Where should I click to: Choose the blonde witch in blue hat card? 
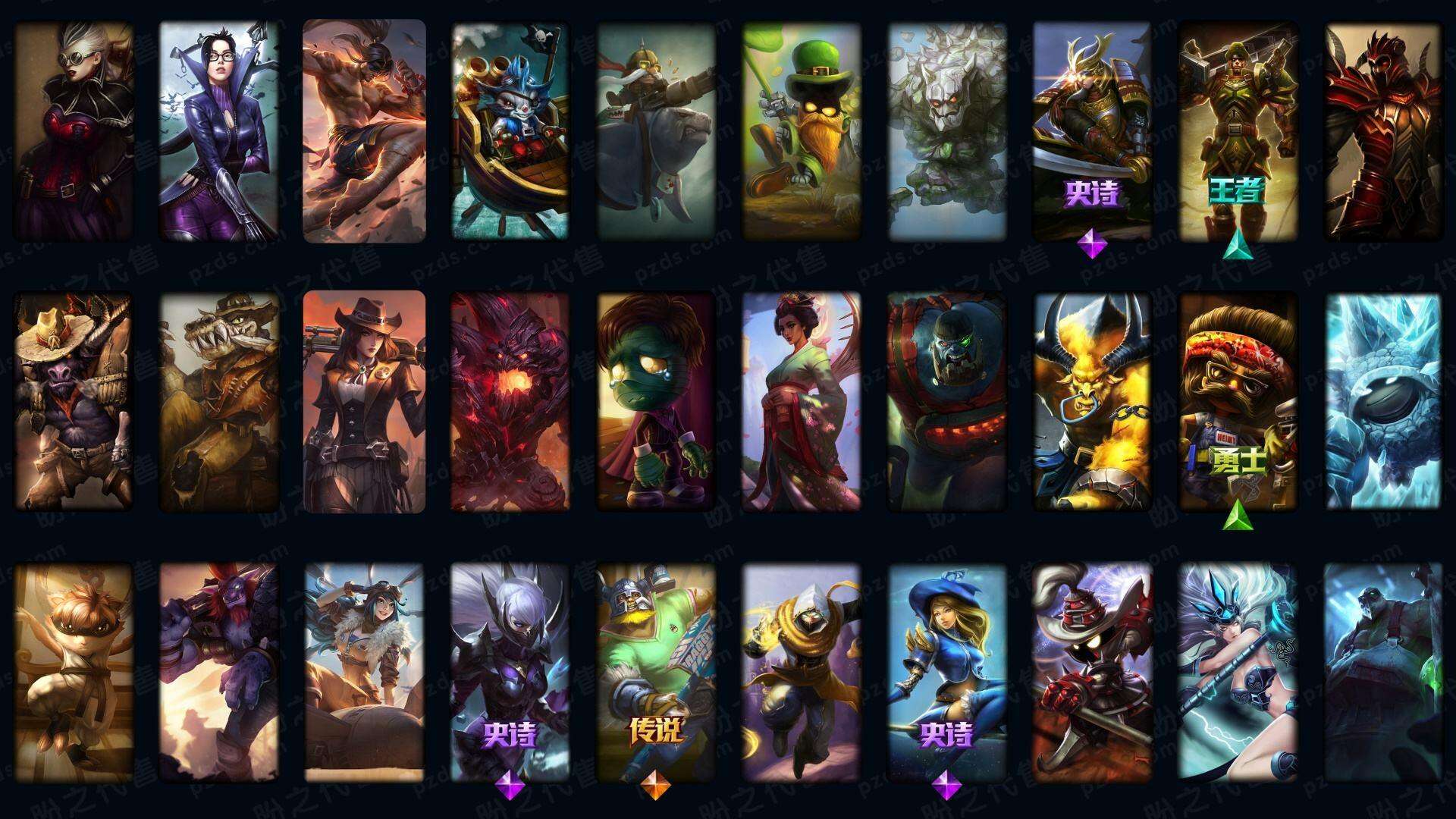coord(946,671)
